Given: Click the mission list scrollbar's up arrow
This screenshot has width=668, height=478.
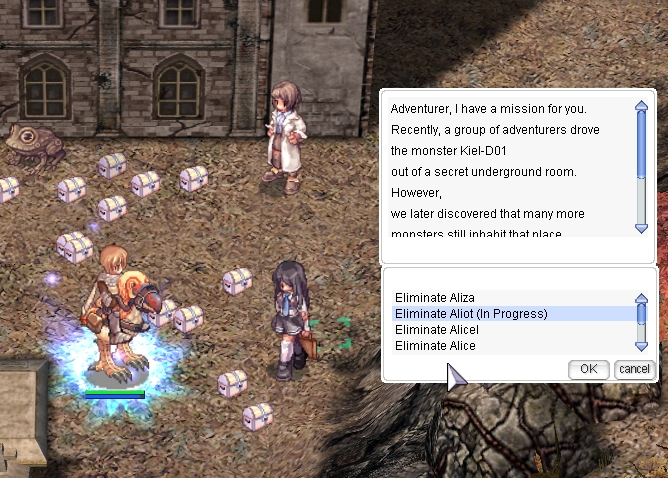Looking at the screenshot, I should [642, 298].
